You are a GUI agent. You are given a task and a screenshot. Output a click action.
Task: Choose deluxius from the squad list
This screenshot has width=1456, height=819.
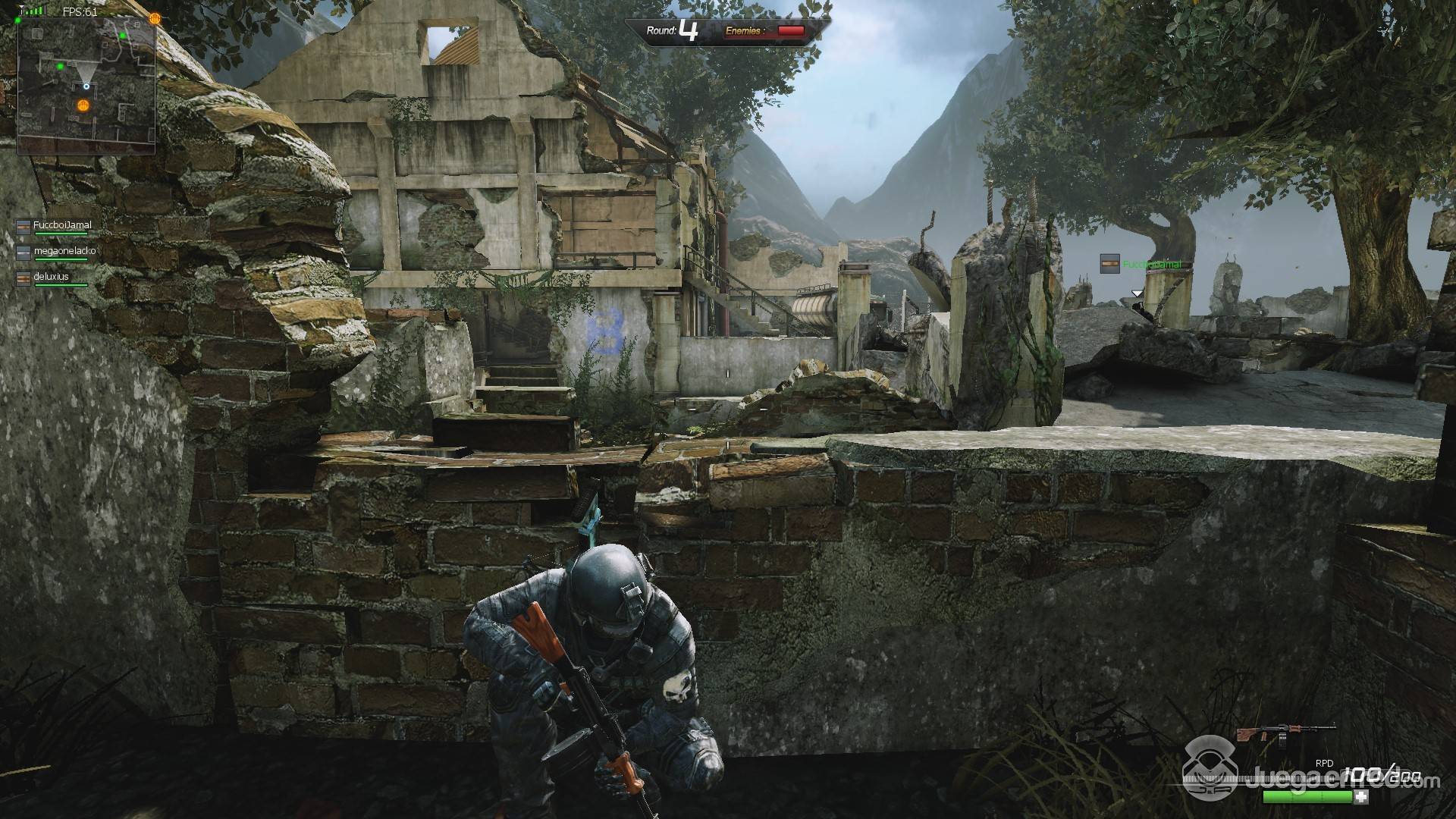click(x=51, y=277)
